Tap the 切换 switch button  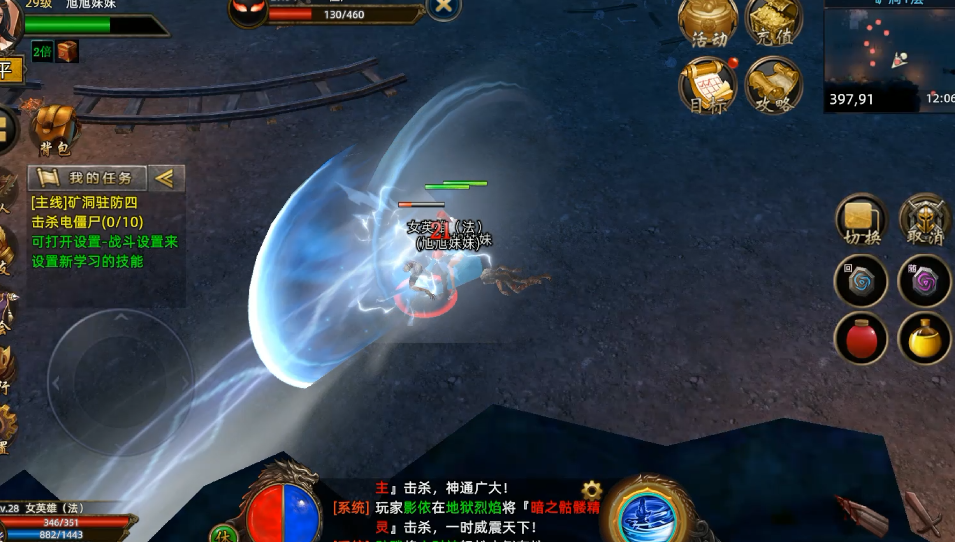[861, 220]
